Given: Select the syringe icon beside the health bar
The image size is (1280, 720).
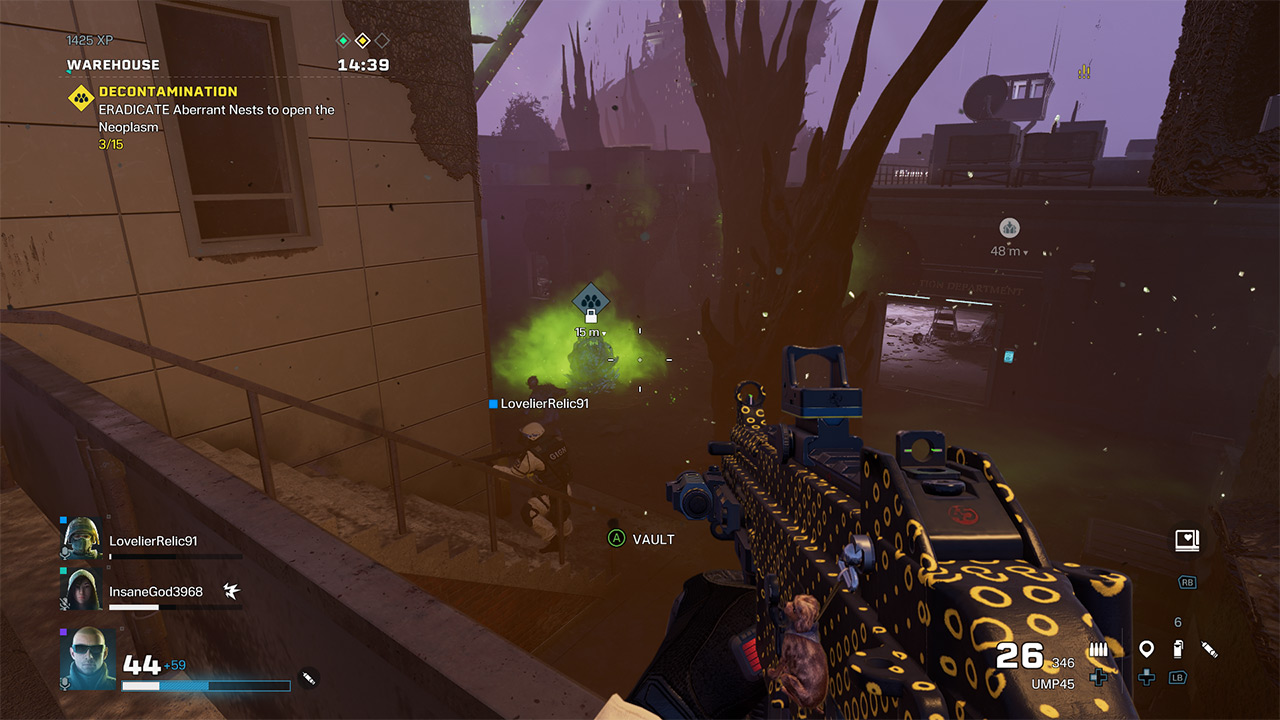Looking at the screenshot, I should [309, 678].
